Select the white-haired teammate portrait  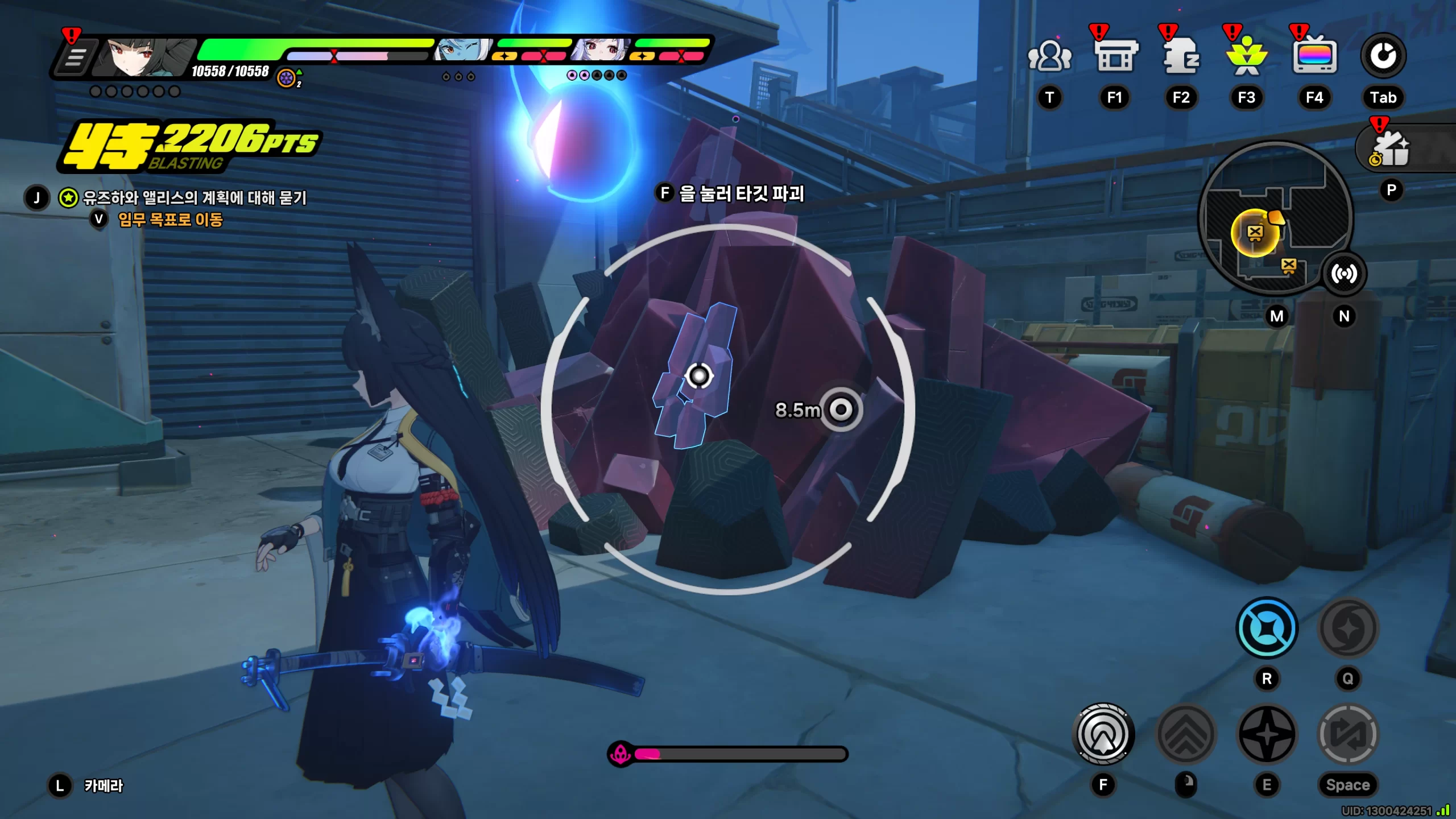601,50
